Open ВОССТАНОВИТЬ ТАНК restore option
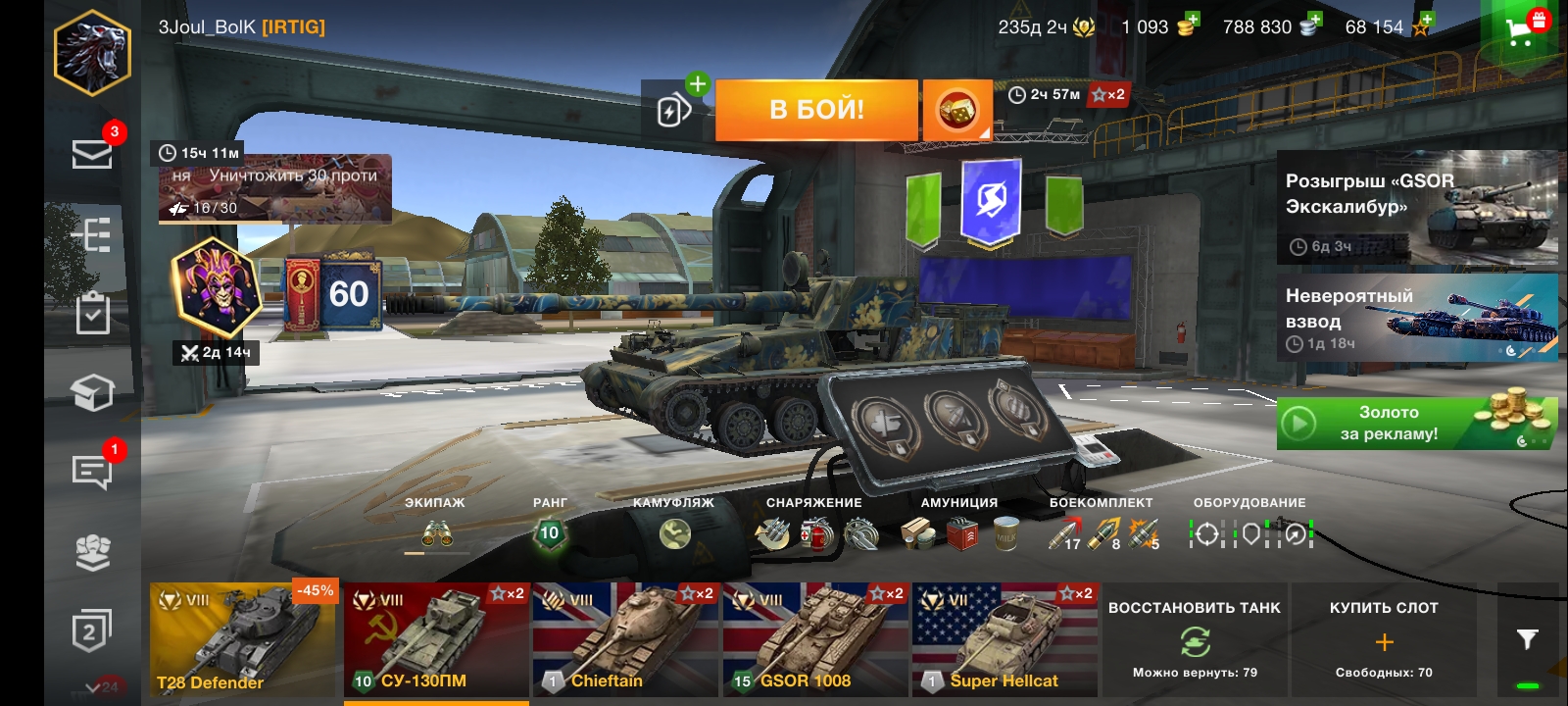The image size is (1568, 706). click(1194, 639)
